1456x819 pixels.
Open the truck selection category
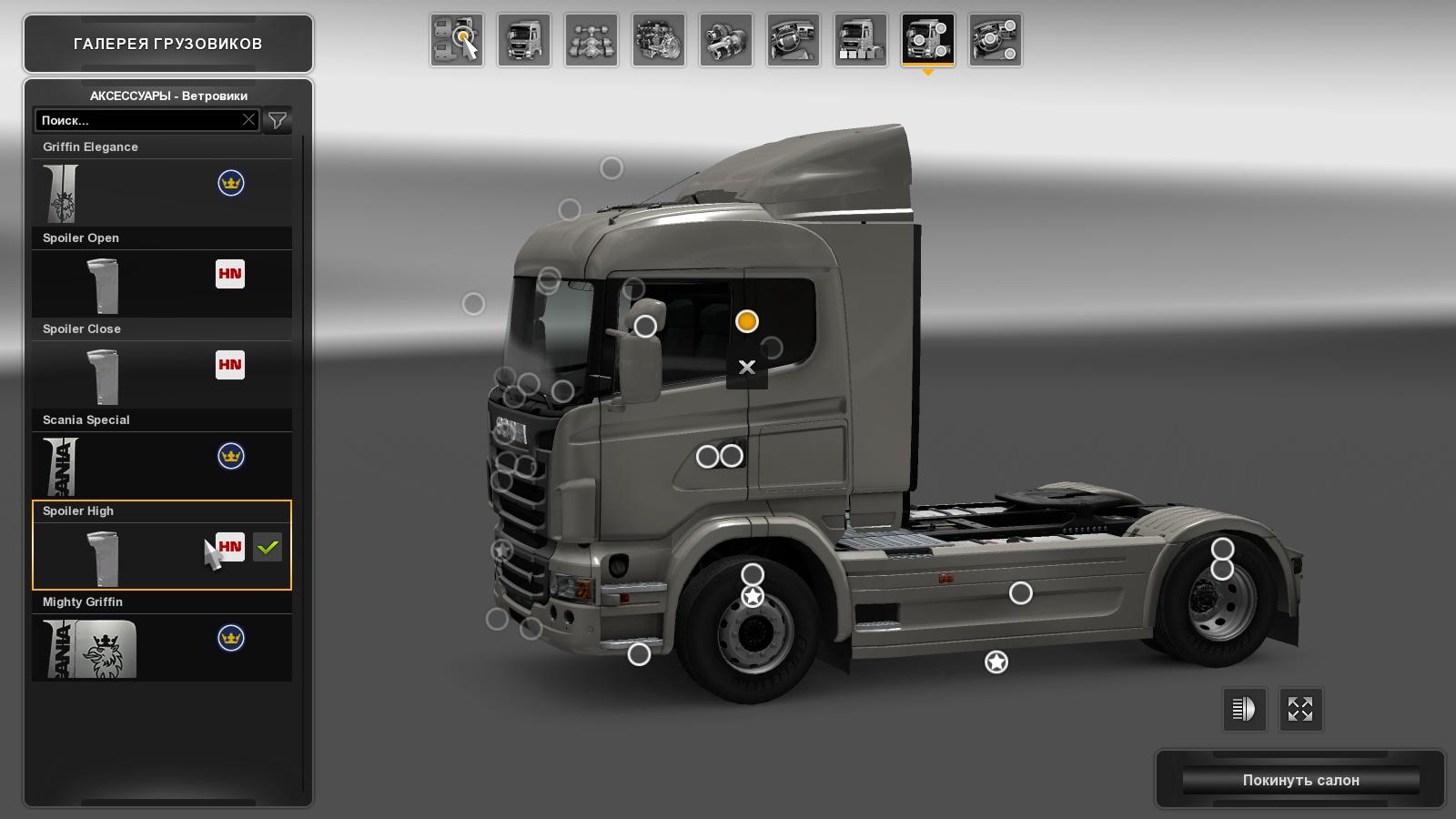click(x=457, y=40)
